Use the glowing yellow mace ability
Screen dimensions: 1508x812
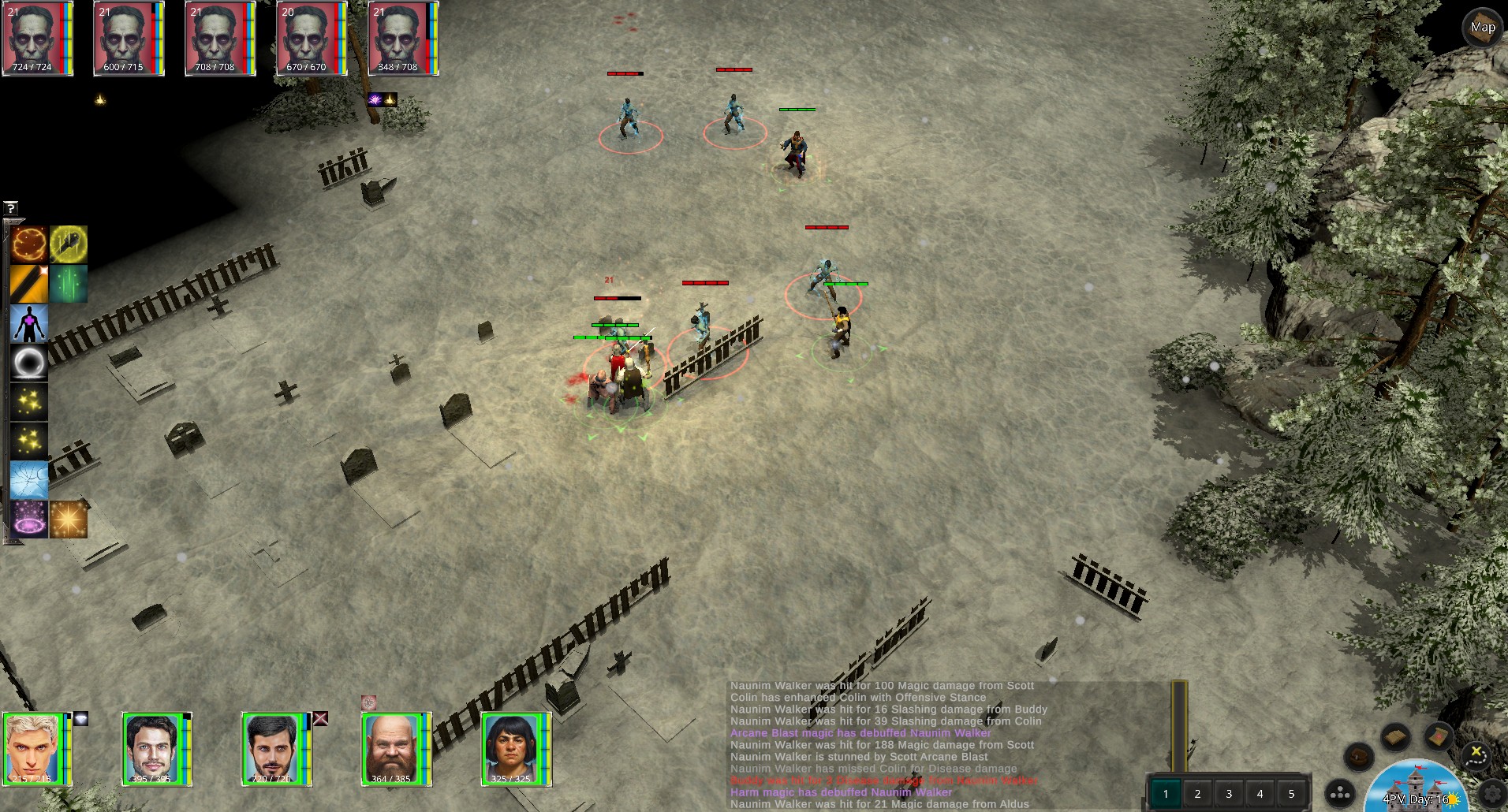point(69,244)
